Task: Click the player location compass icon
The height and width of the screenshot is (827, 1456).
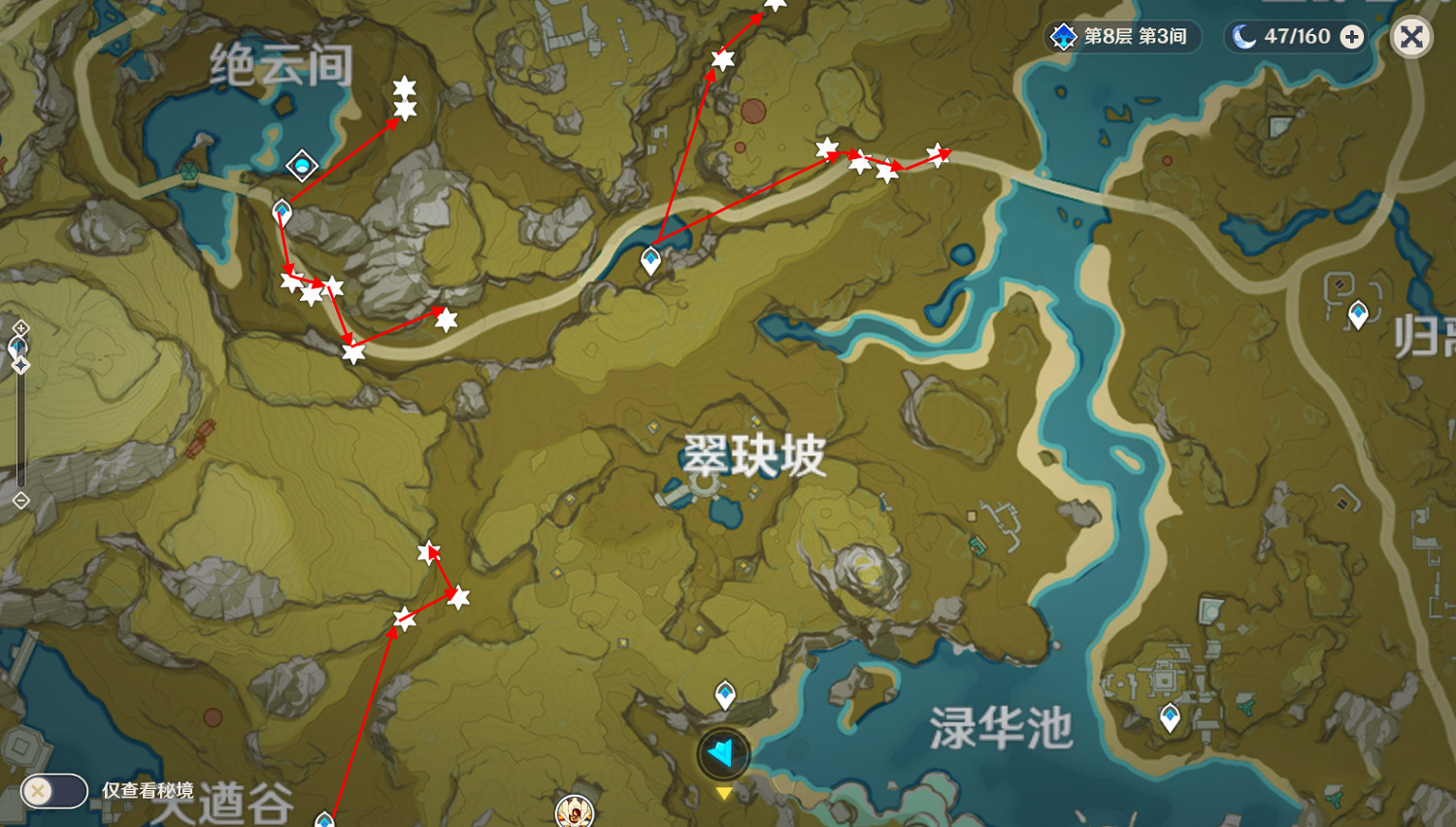Action: [722, 753]
